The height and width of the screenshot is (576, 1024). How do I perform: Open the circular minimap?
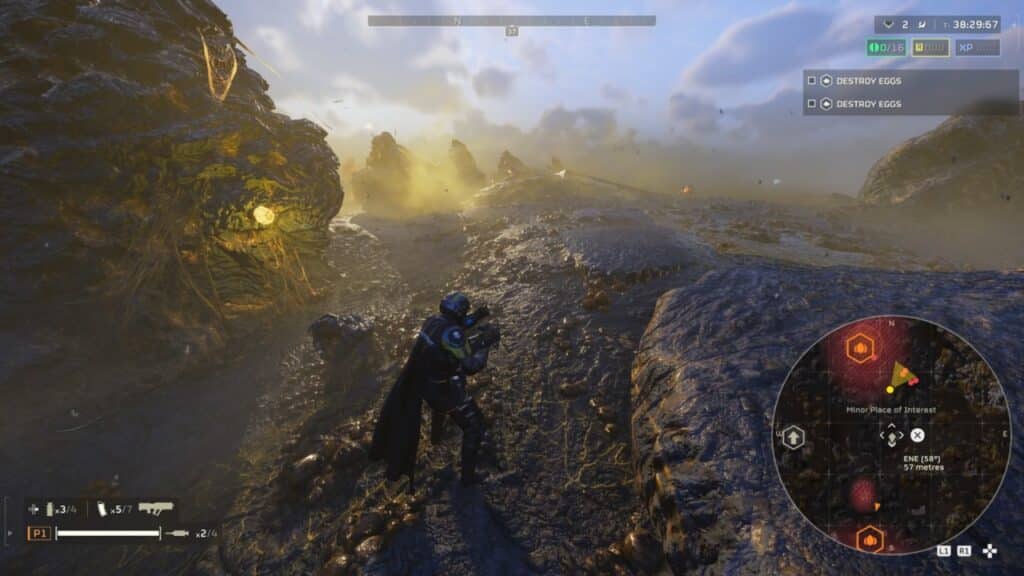click(x=891, y=435)
